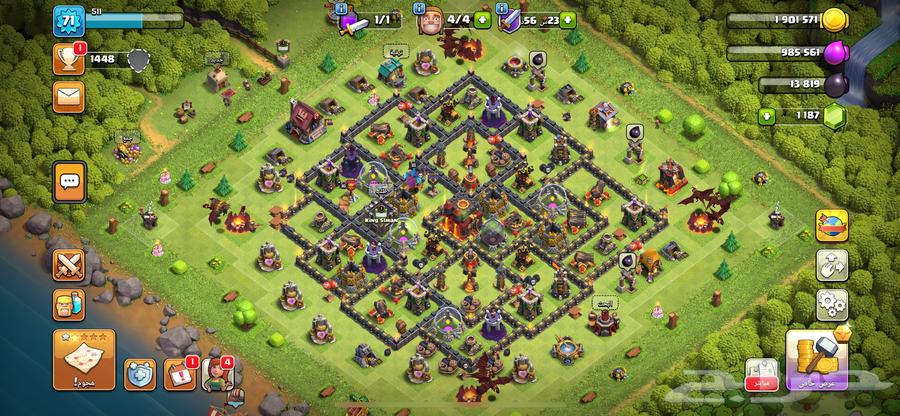Open the trophy league button
Image resolution: width=900 pixels, height=416 pixels.
click(69, 59)
